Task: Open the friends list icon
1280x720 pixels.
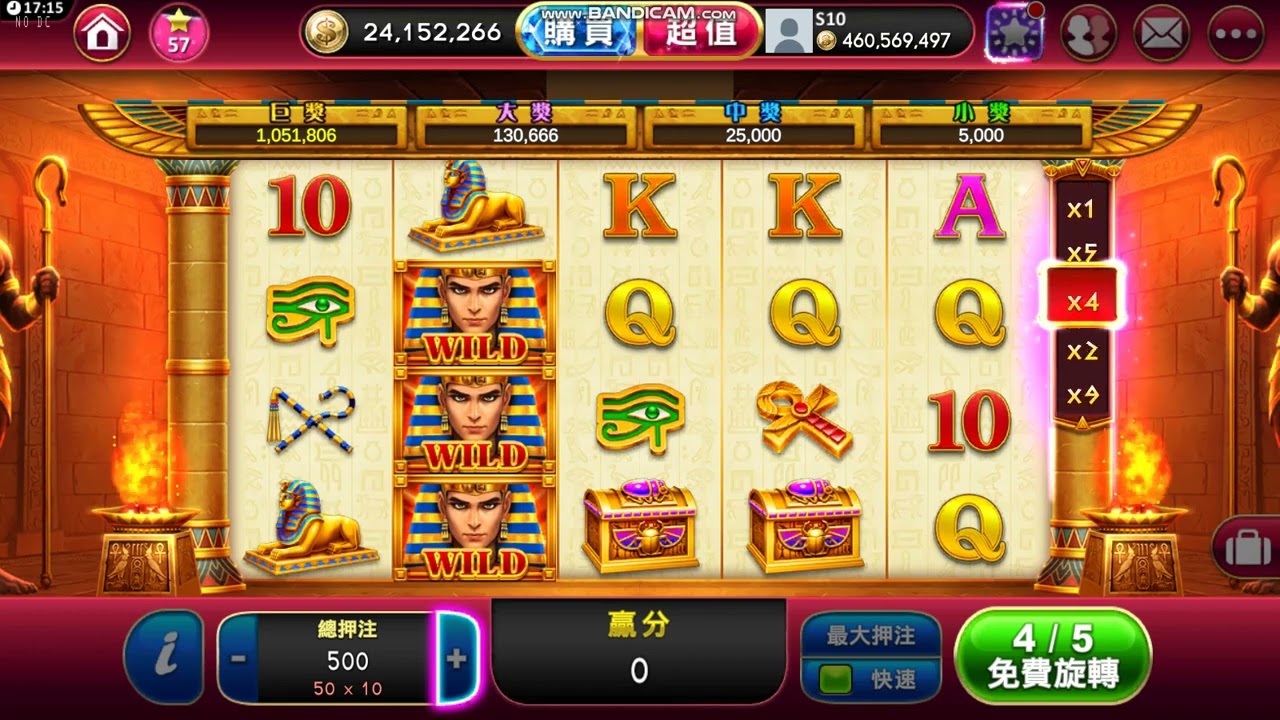Action: pos(1088,33)
